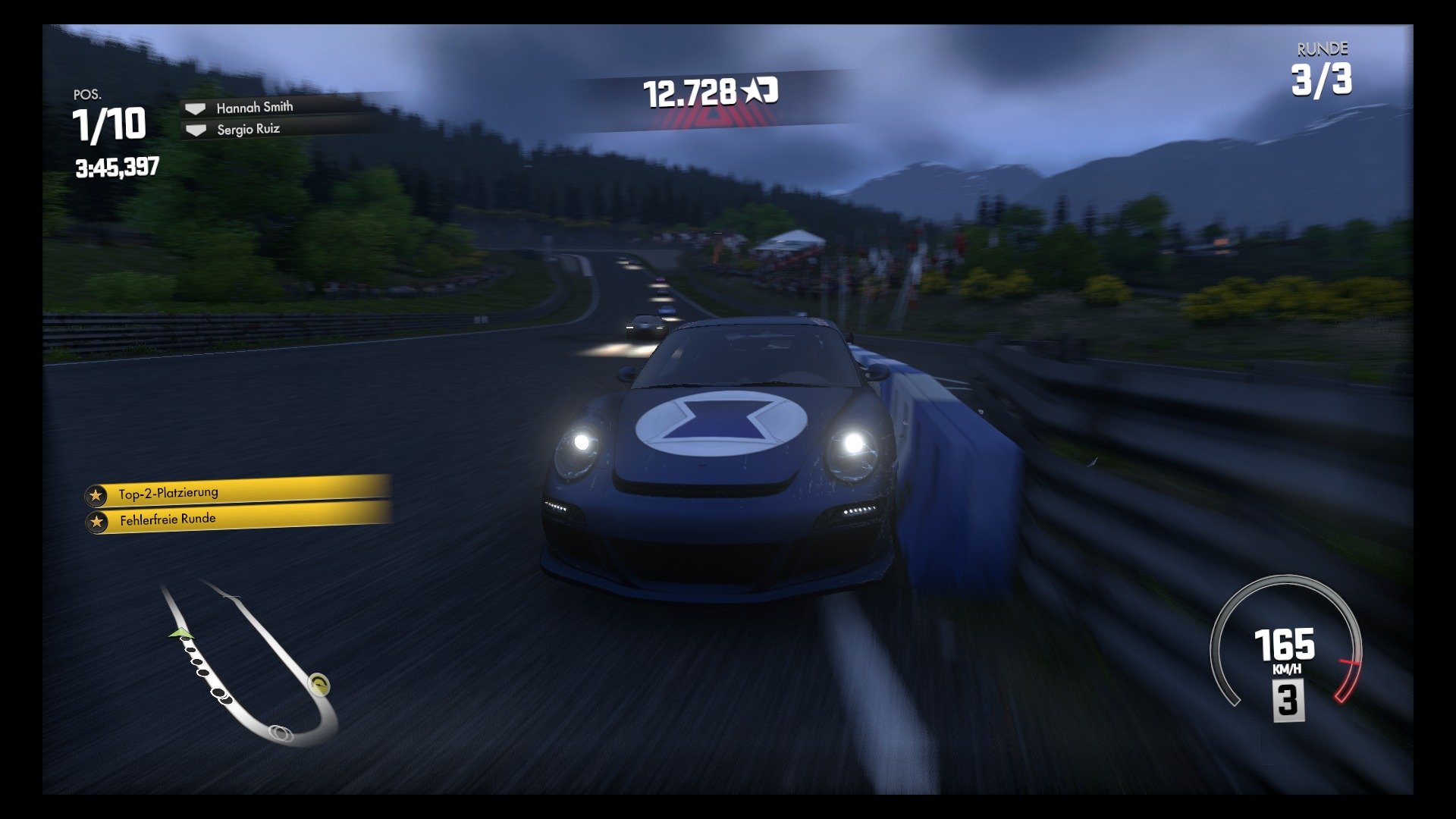Select the green player arrow on the minimap

point(180,632)
